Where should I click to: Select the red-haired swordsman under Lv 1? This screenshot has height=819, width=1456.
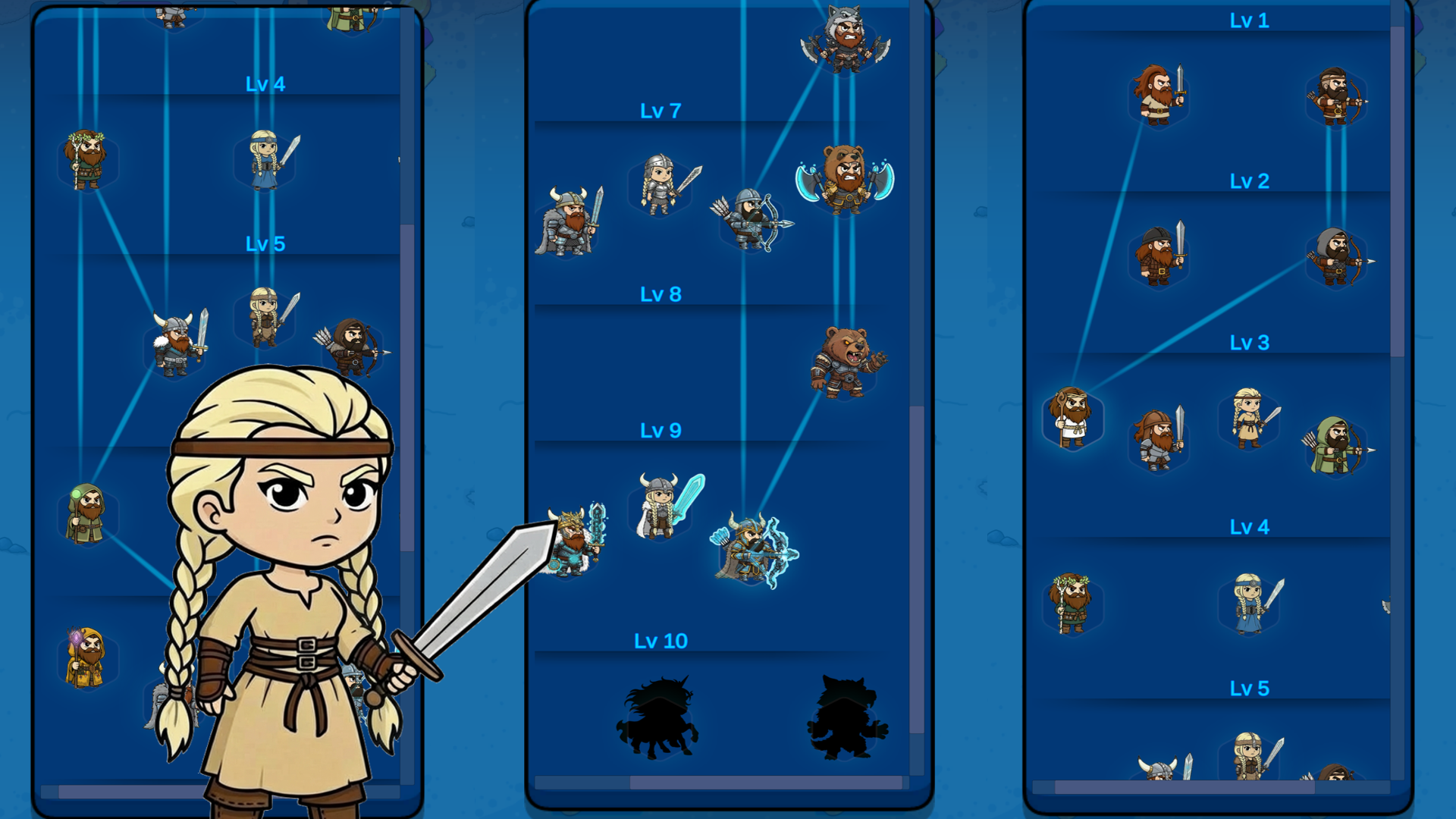tap(1160, 95)
